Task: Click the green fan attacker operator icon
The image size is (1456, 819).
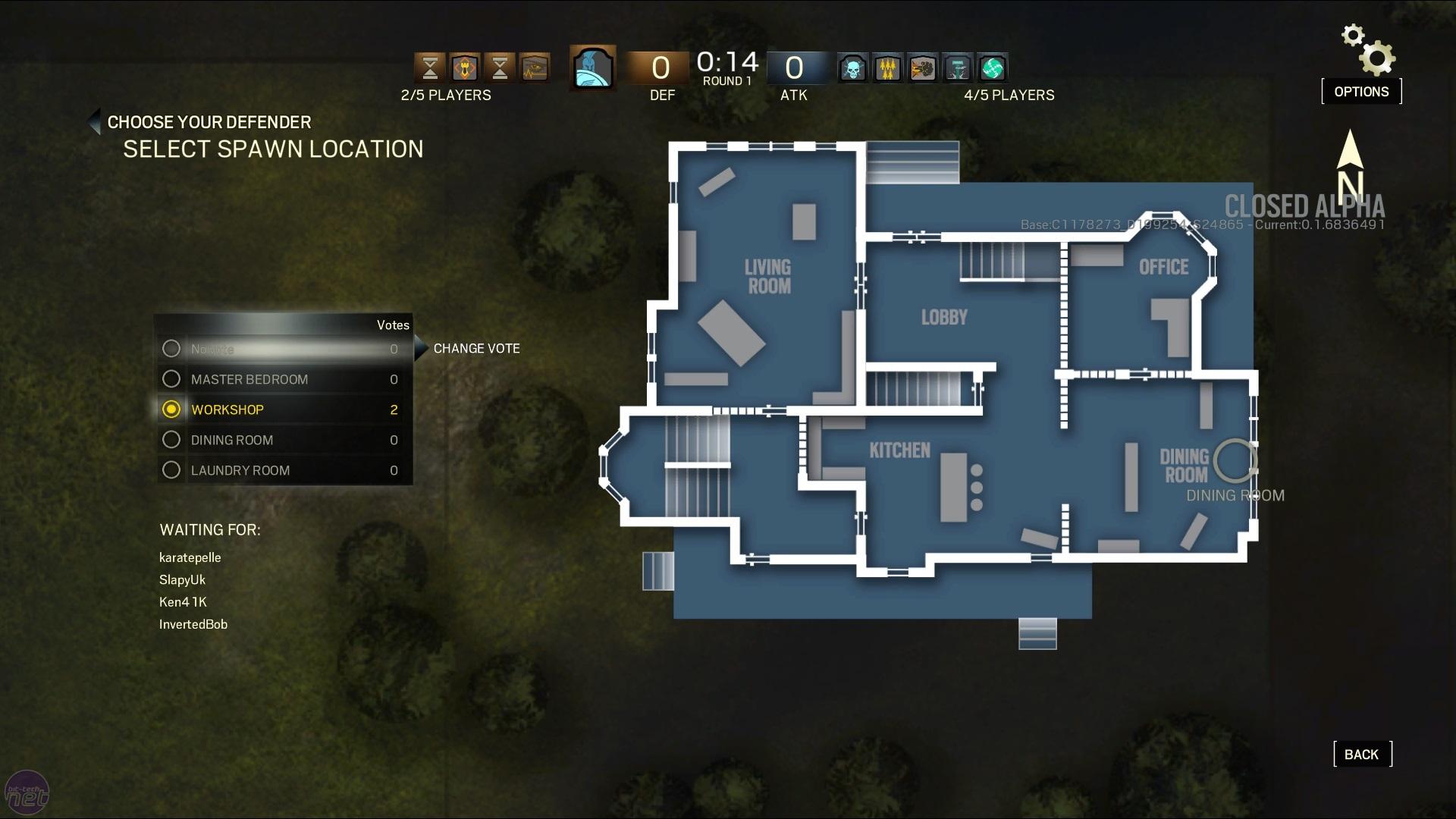Action: (x=992, y=68)
